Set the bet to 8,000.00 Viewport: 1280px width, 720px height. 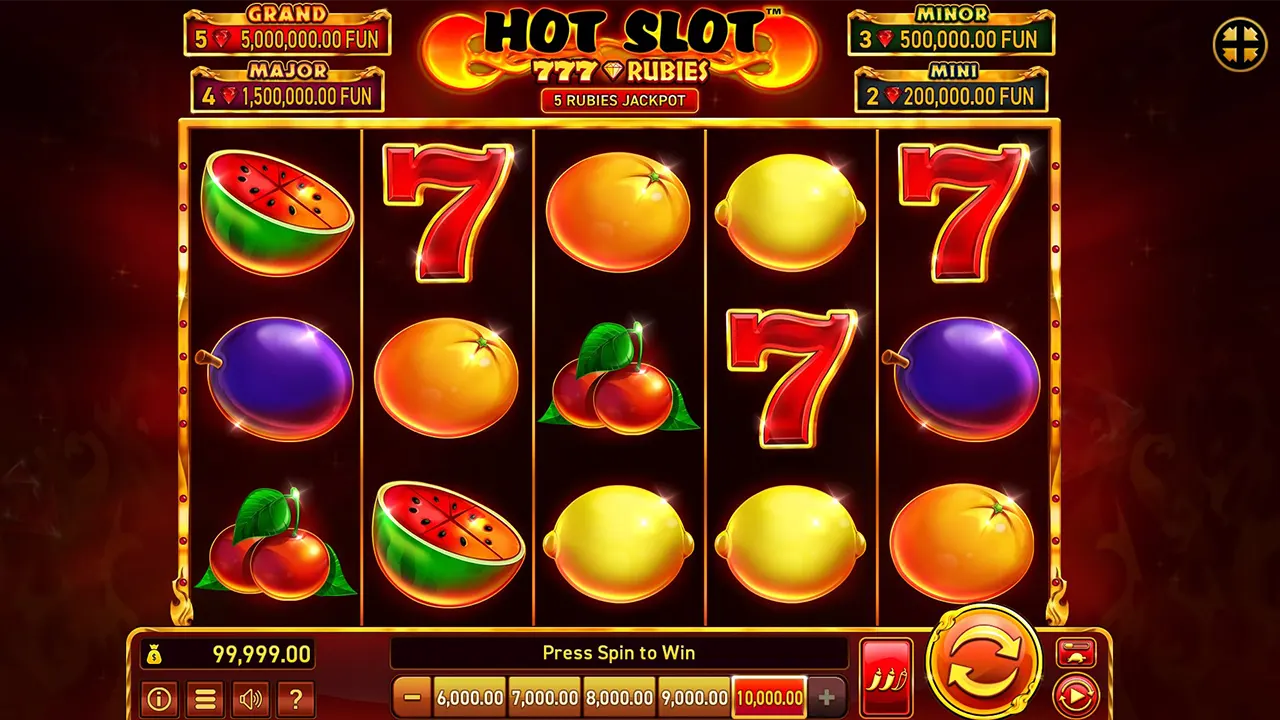[619, 697]
